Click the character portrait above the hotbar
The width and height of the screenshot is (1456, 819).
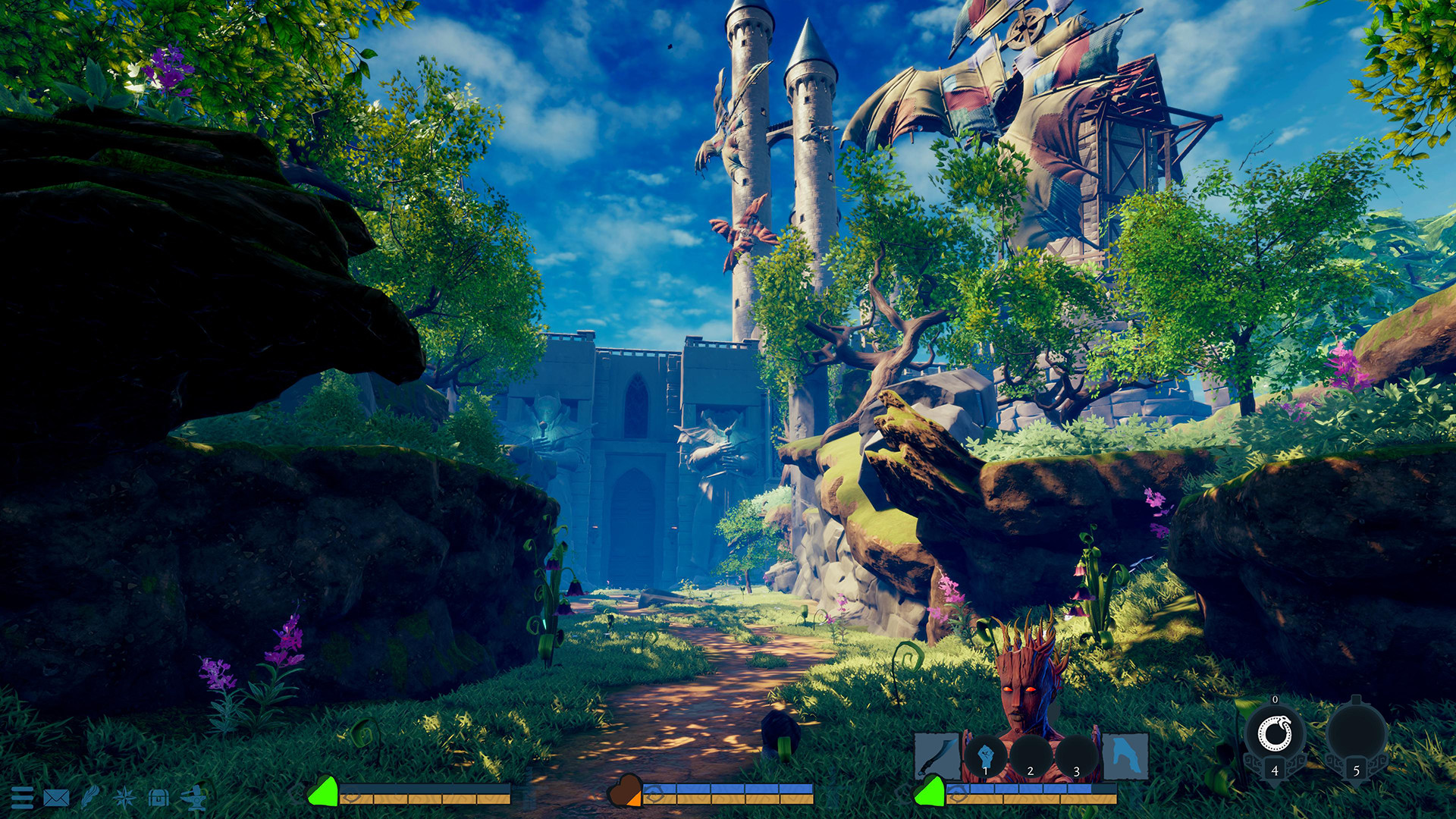(1024, 690)
